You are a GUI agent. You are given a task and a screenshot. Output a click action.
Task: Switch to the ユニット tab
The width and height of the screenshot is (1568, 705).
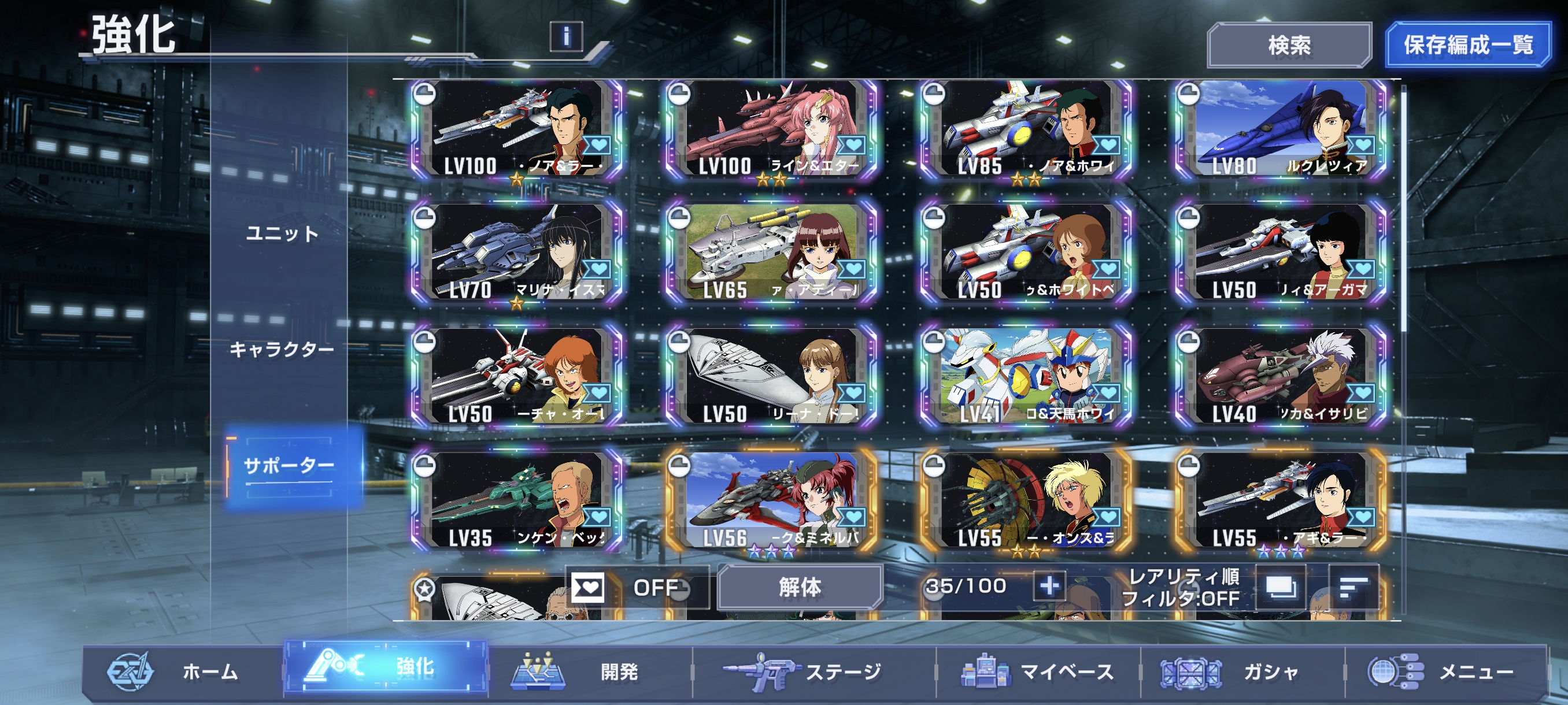tap(282, 233)
